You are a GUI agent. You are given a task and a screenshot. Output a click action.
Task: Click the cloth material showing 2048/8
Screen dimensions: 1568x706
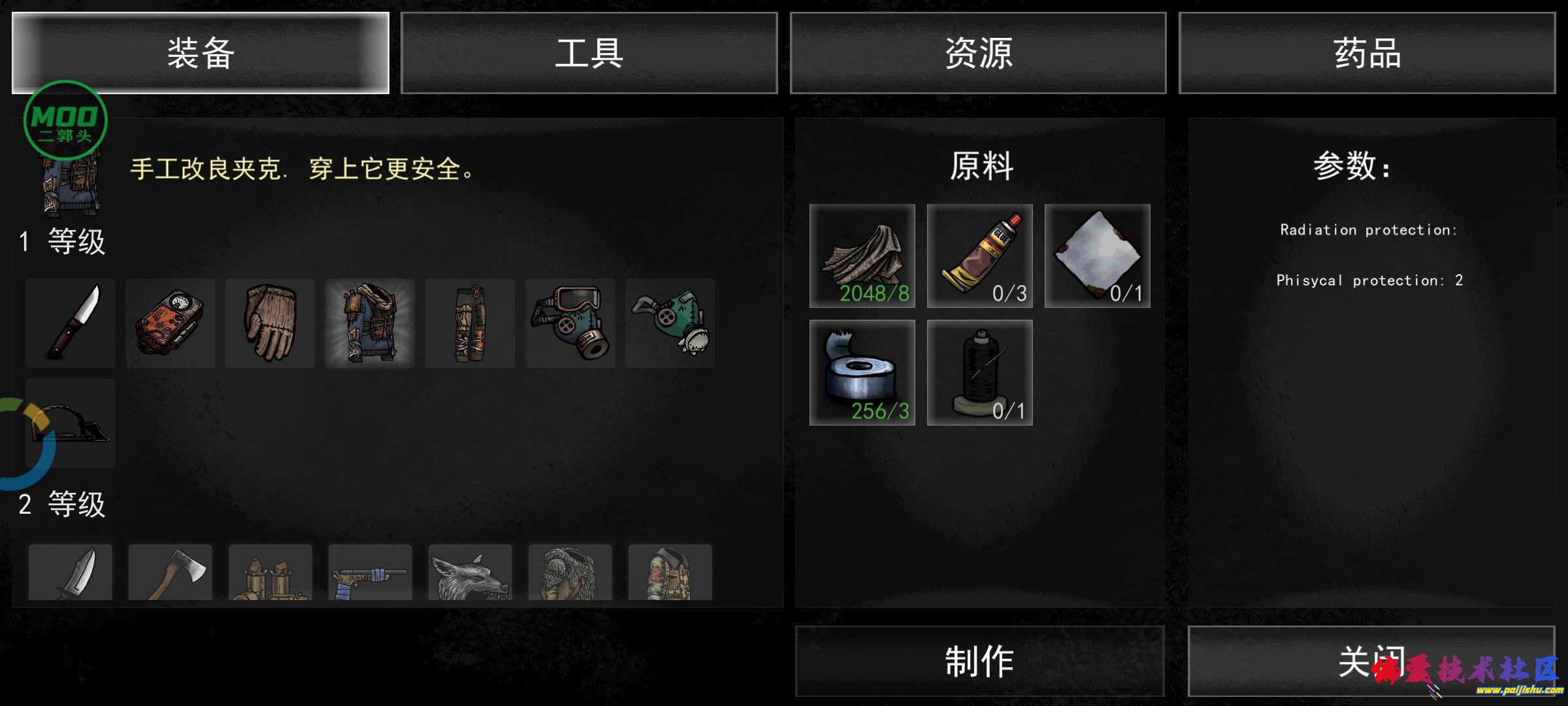pyautogui.click(x=861, y=255)
